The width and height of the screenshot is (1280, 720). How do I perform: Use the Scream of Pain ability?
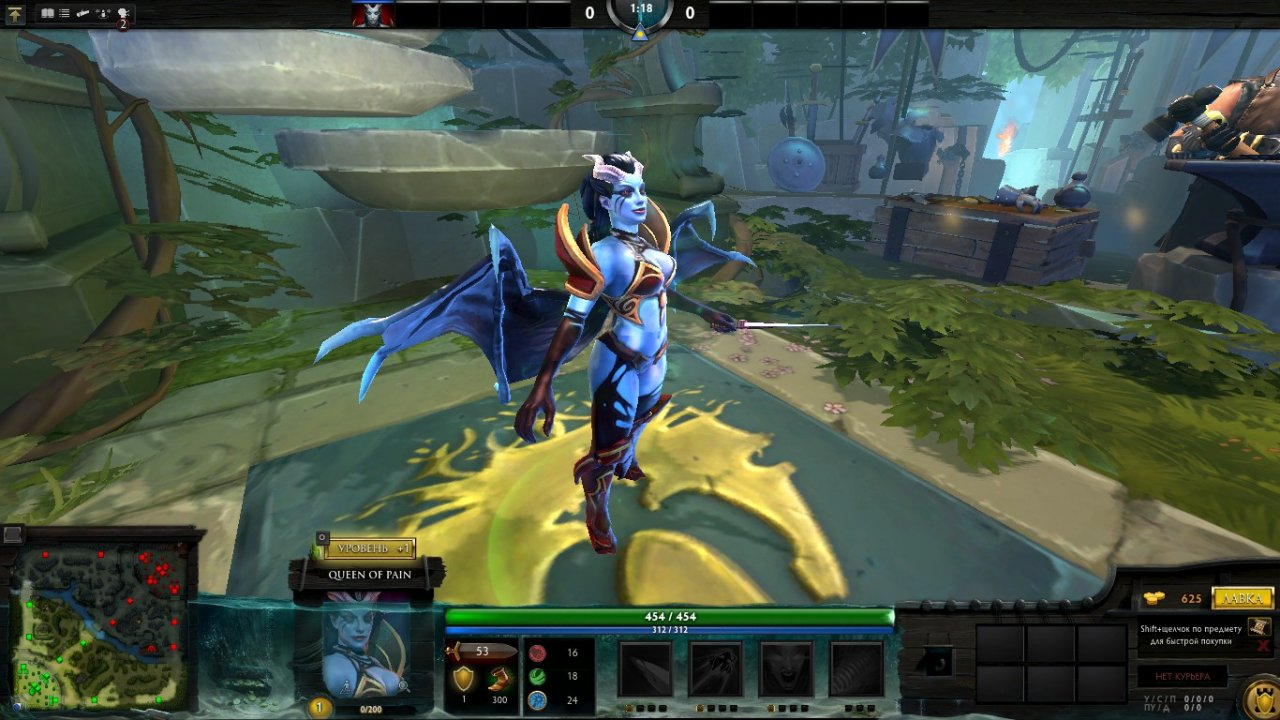785,669
